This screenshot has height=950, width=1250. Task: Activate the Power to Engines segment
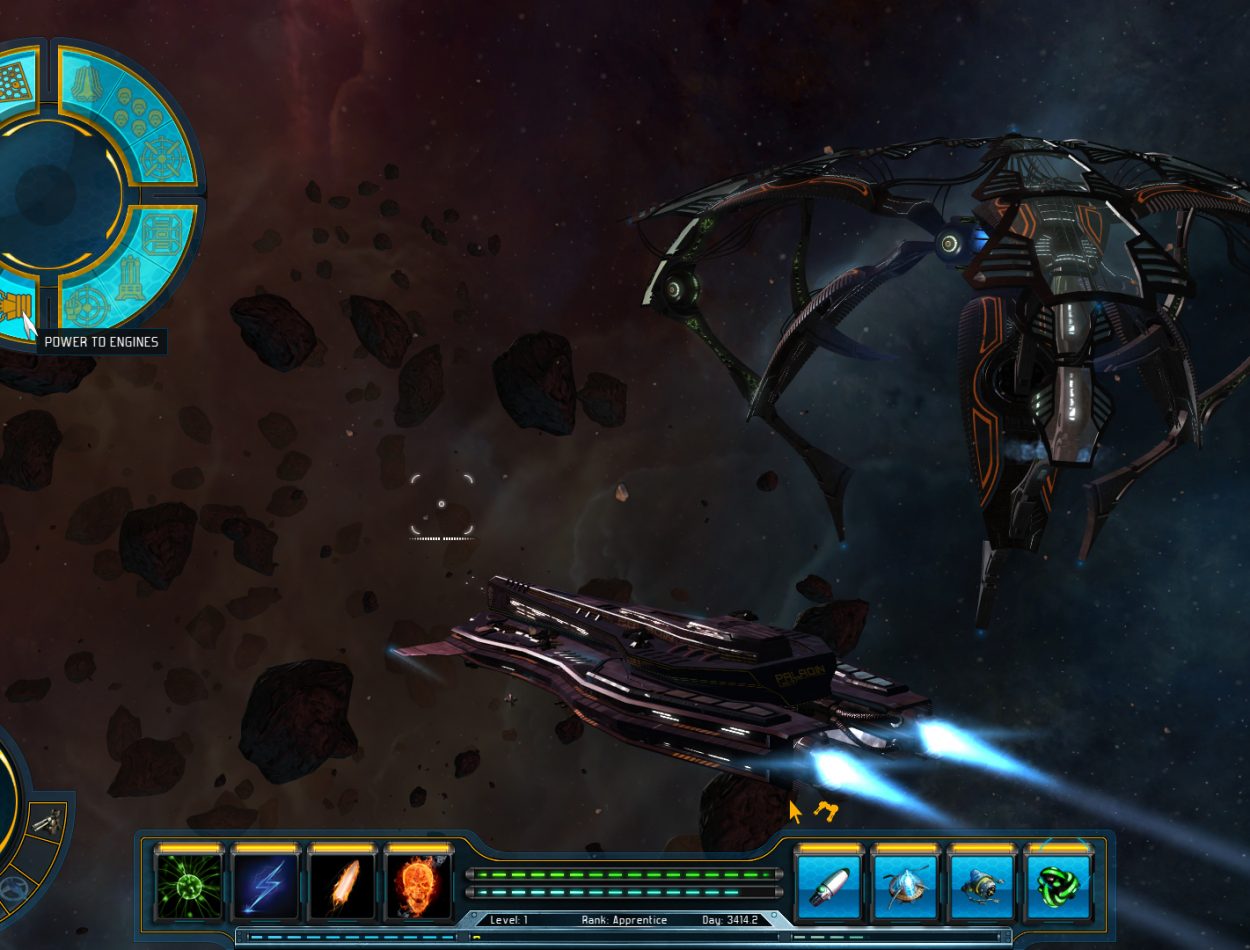tap(14, 302)
